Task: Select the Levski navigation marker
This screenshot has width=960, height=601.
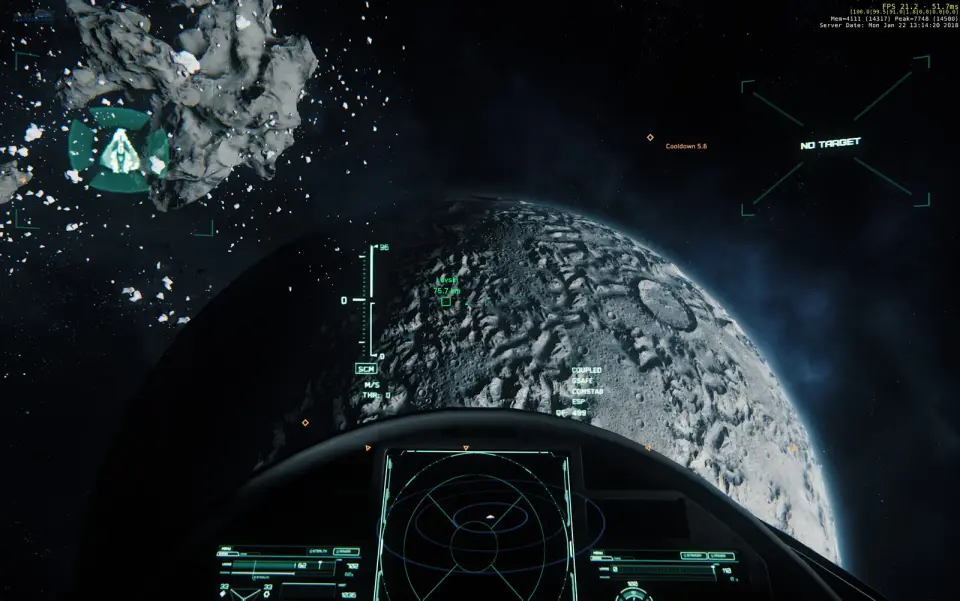Action: click(x=446, y=300)
